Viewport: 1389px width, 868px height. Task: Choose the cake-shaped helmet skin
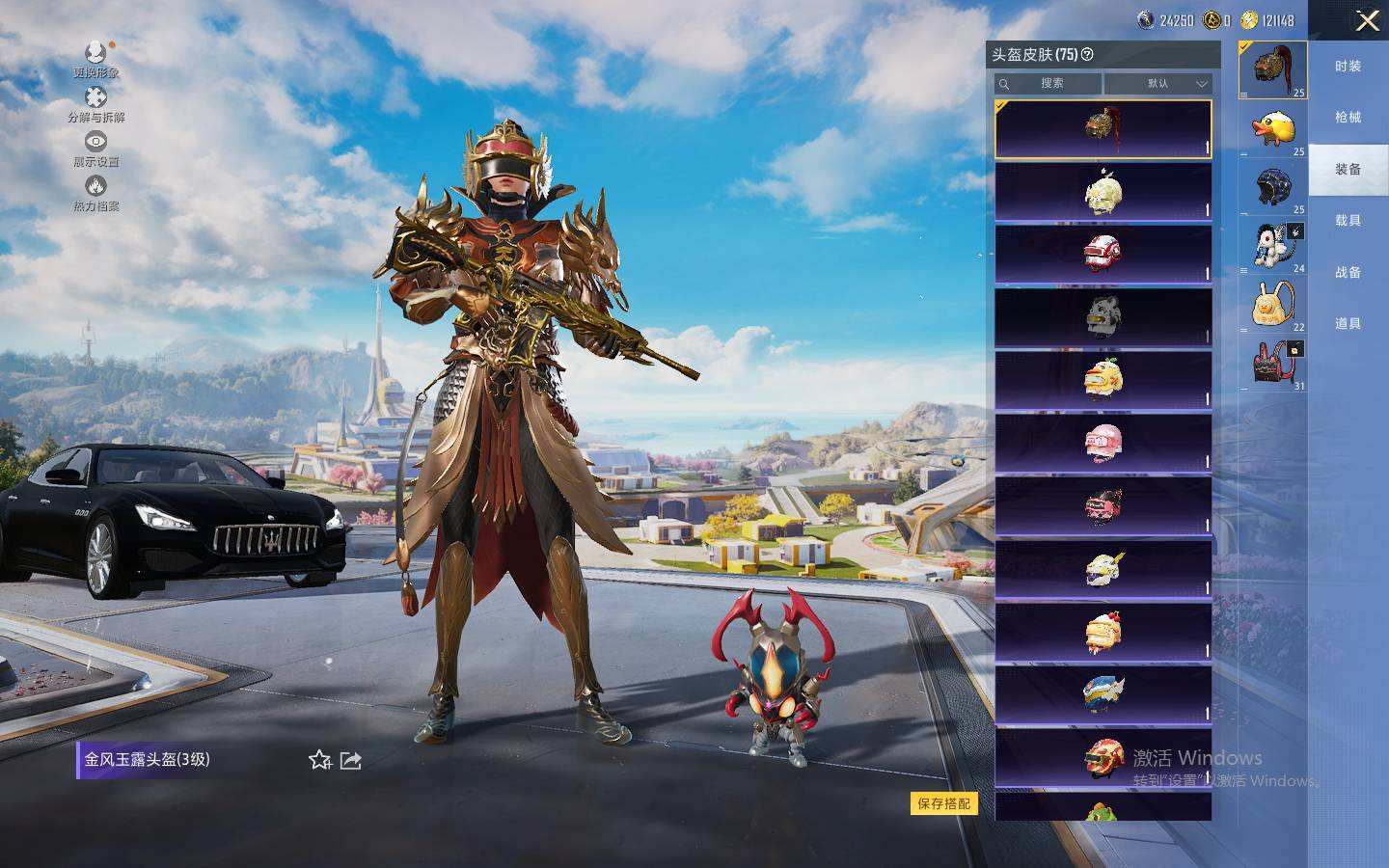(x=1103, y=632)
